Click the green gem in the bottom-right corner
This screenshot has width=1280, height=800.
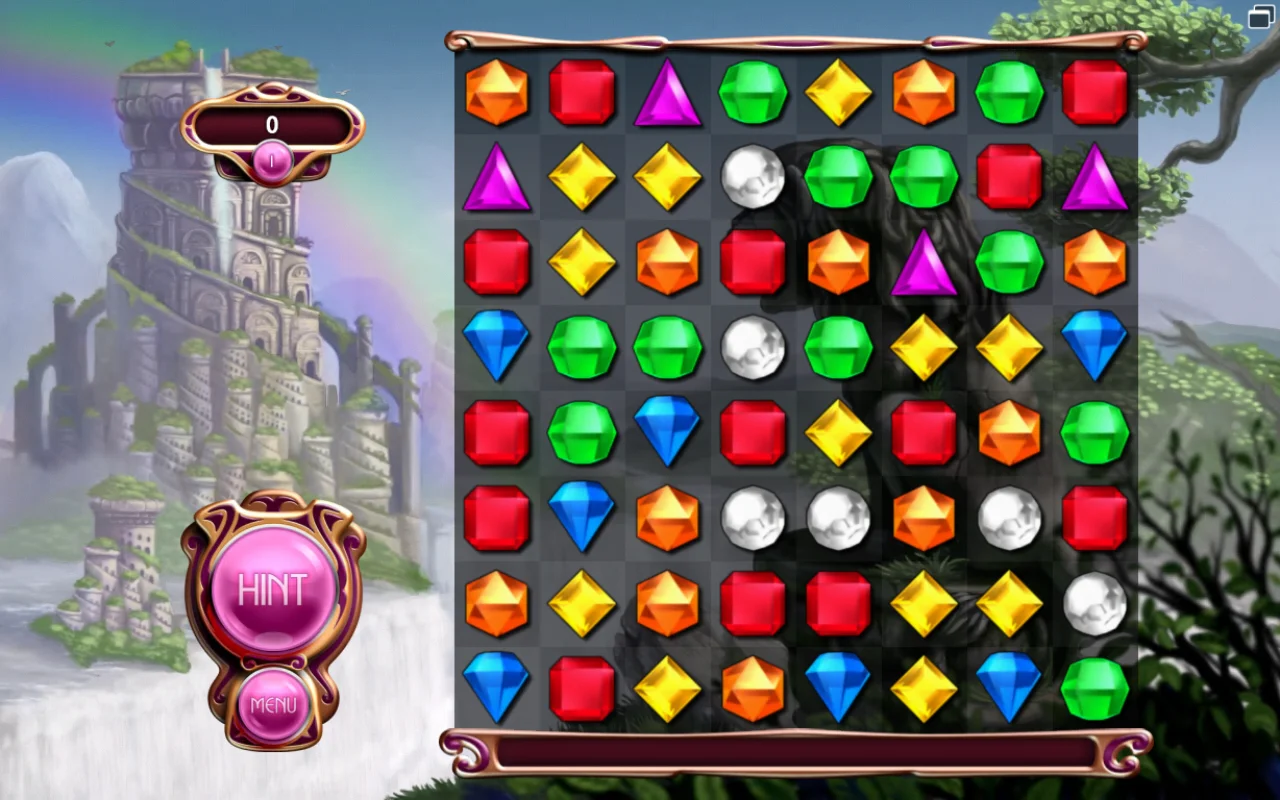1094,688
